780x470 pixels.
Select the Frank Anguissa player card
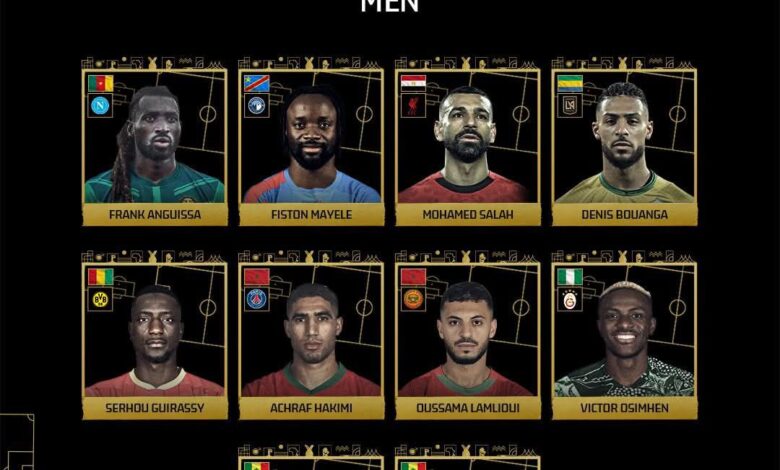tap(154, 146)
